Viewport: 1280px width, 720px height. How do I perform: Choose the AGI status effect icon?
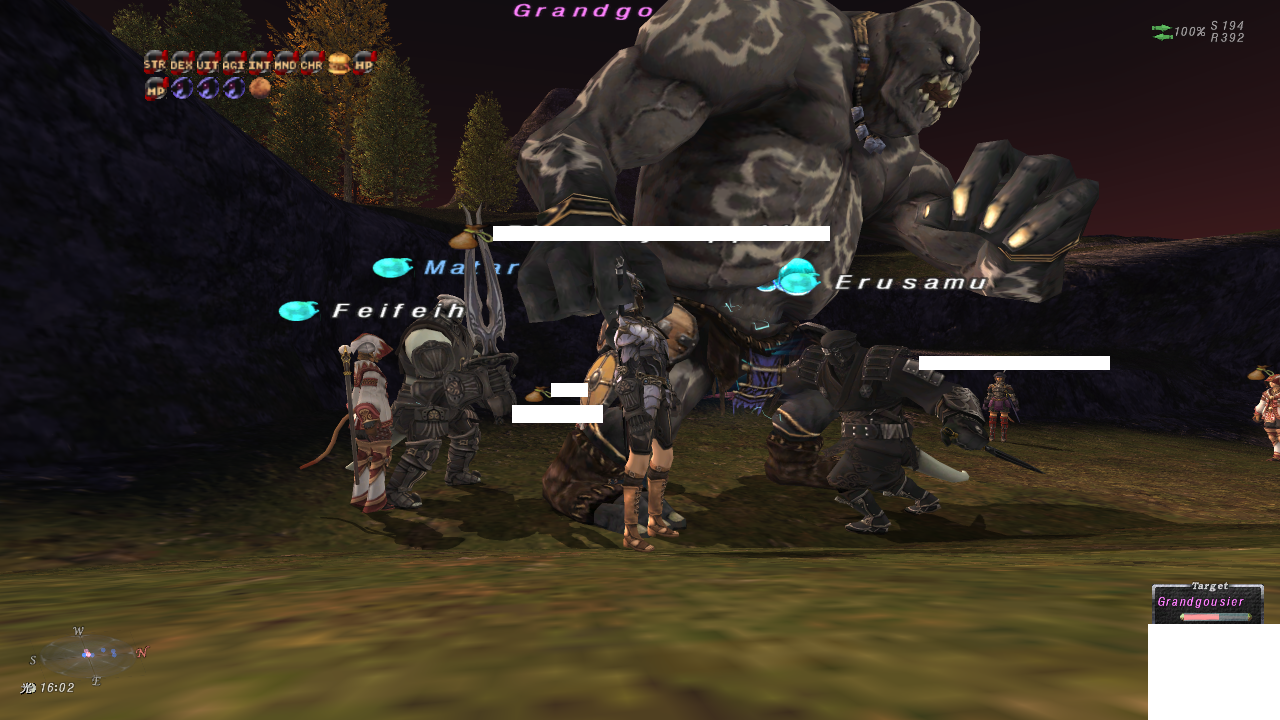(233, 63)
